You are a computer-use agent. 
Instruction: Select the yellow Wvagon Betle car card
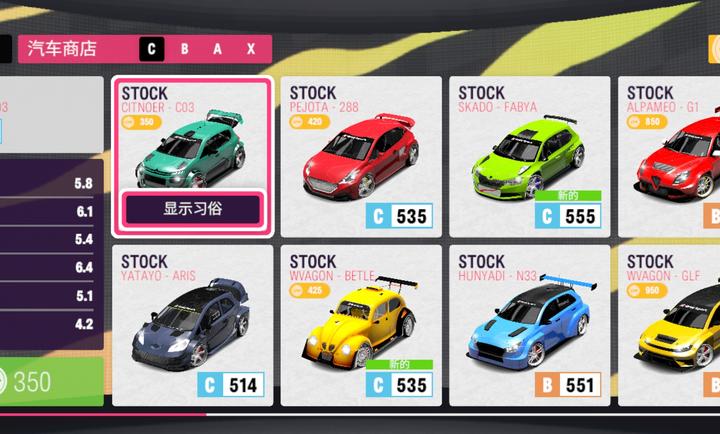(x=360, y=325)
